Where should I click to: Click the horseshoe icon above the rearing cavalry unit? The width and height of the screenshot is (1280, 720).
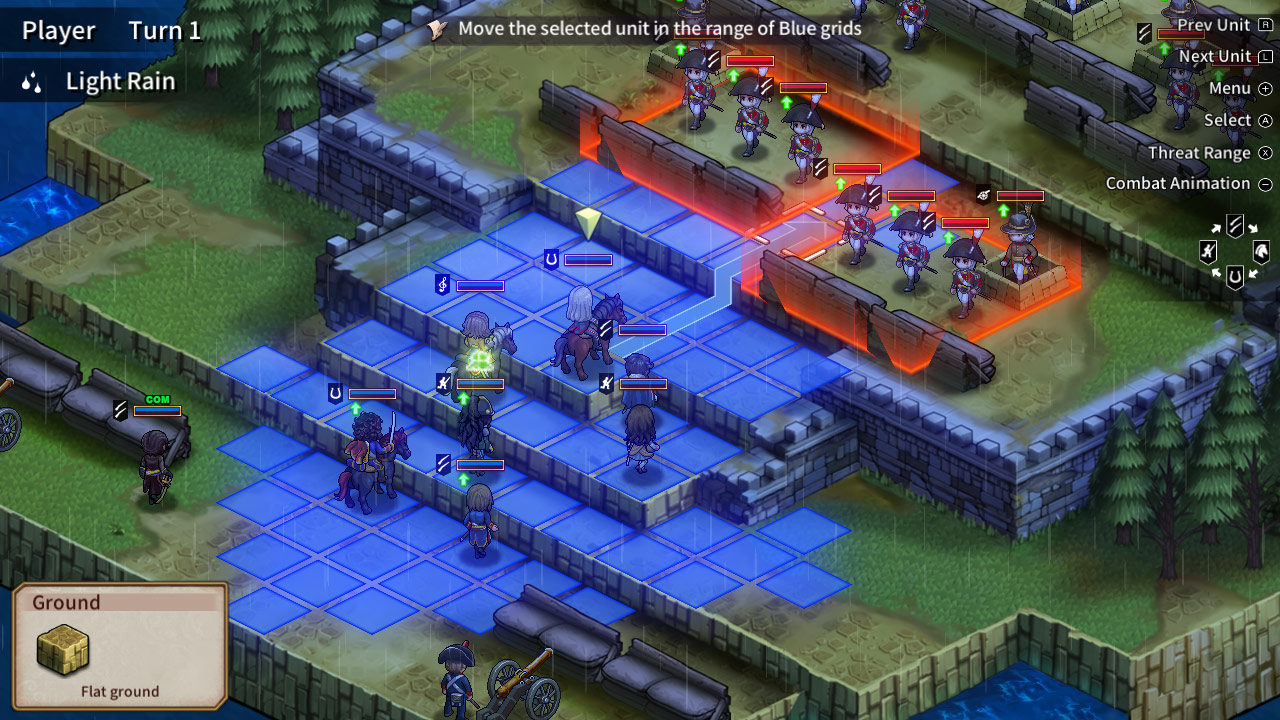[333, 392]
